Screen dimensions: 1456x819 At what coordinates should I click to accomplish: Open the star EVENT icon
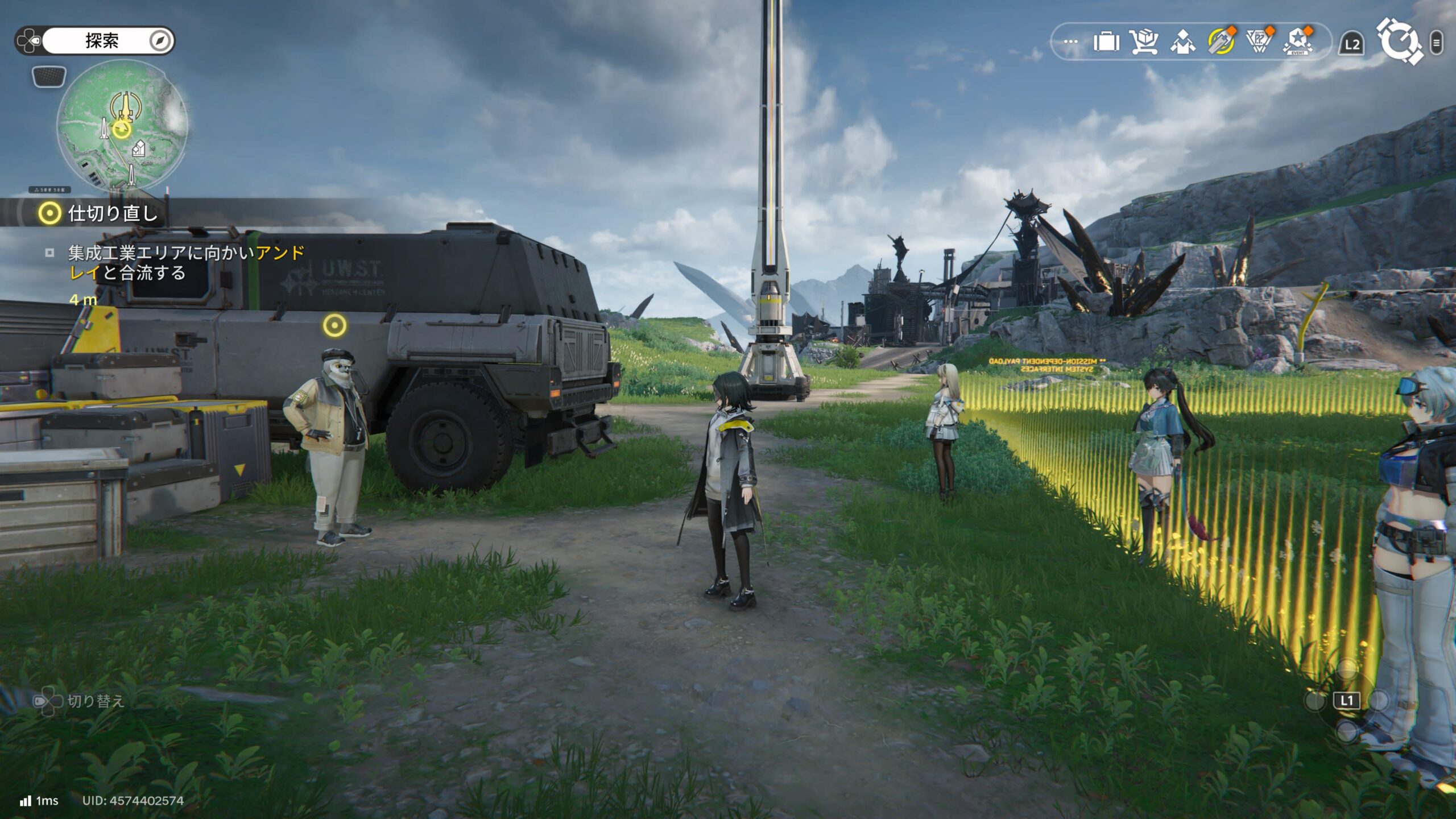1297,42
